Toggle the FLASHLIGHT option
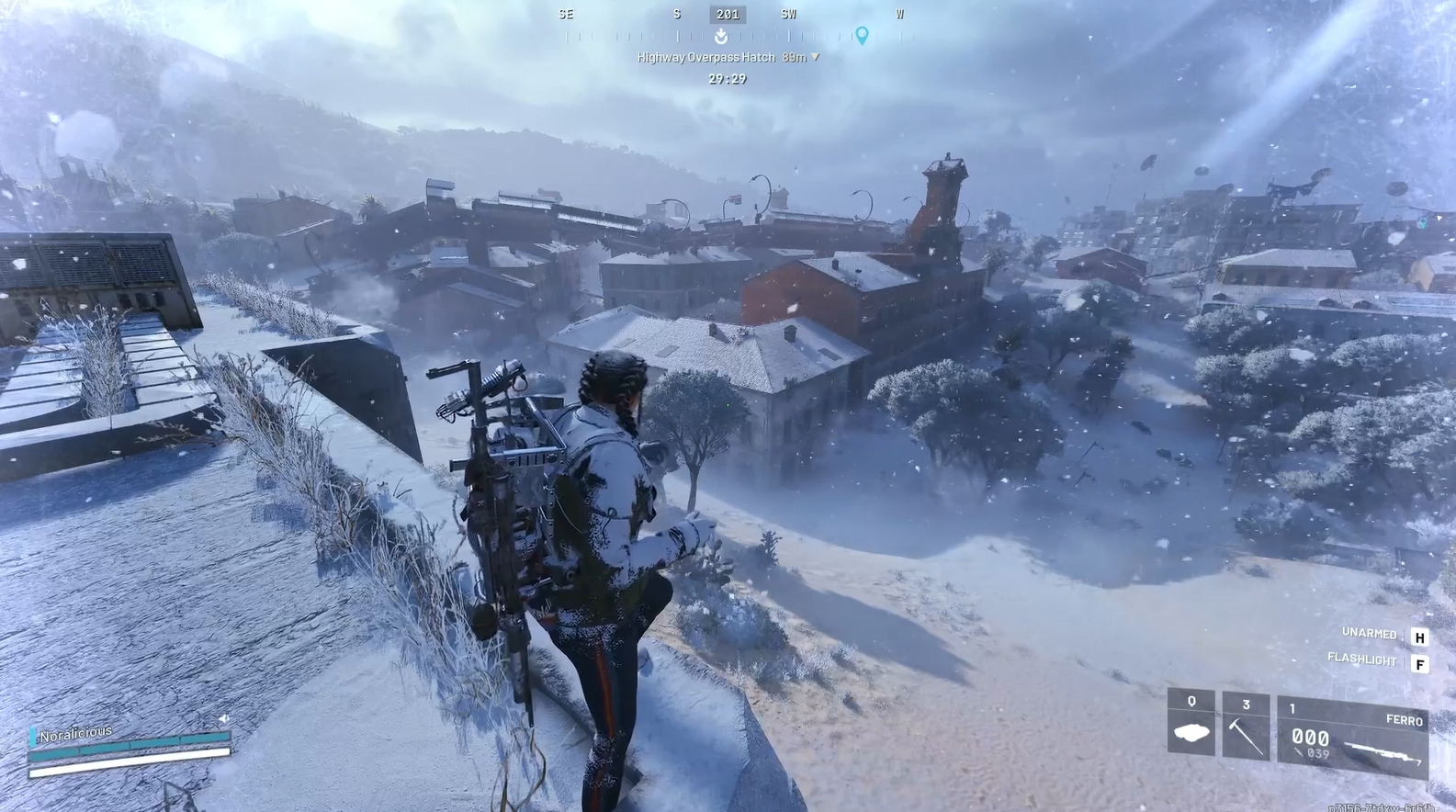The image size is (1456, 812). point(1362,659)
